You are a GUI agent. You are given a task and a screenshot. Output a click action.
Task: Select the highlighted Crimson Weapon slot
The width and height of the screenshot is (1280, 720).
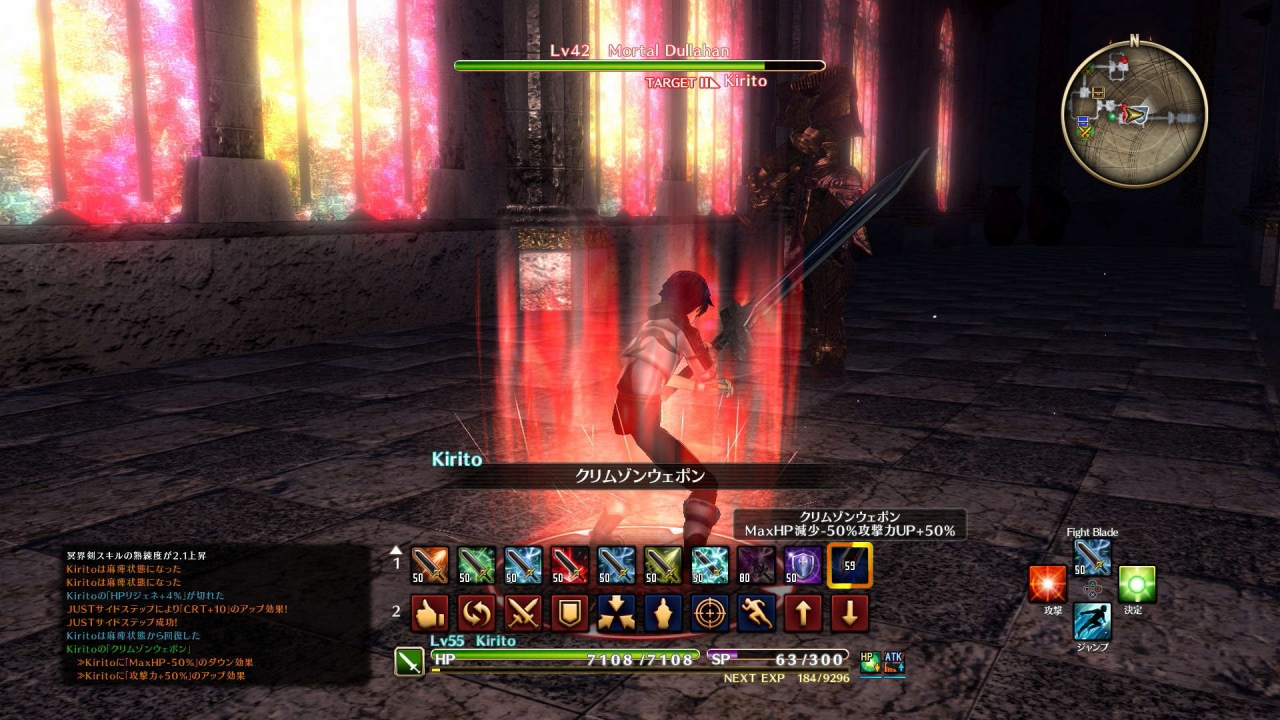tap(850, 565)
